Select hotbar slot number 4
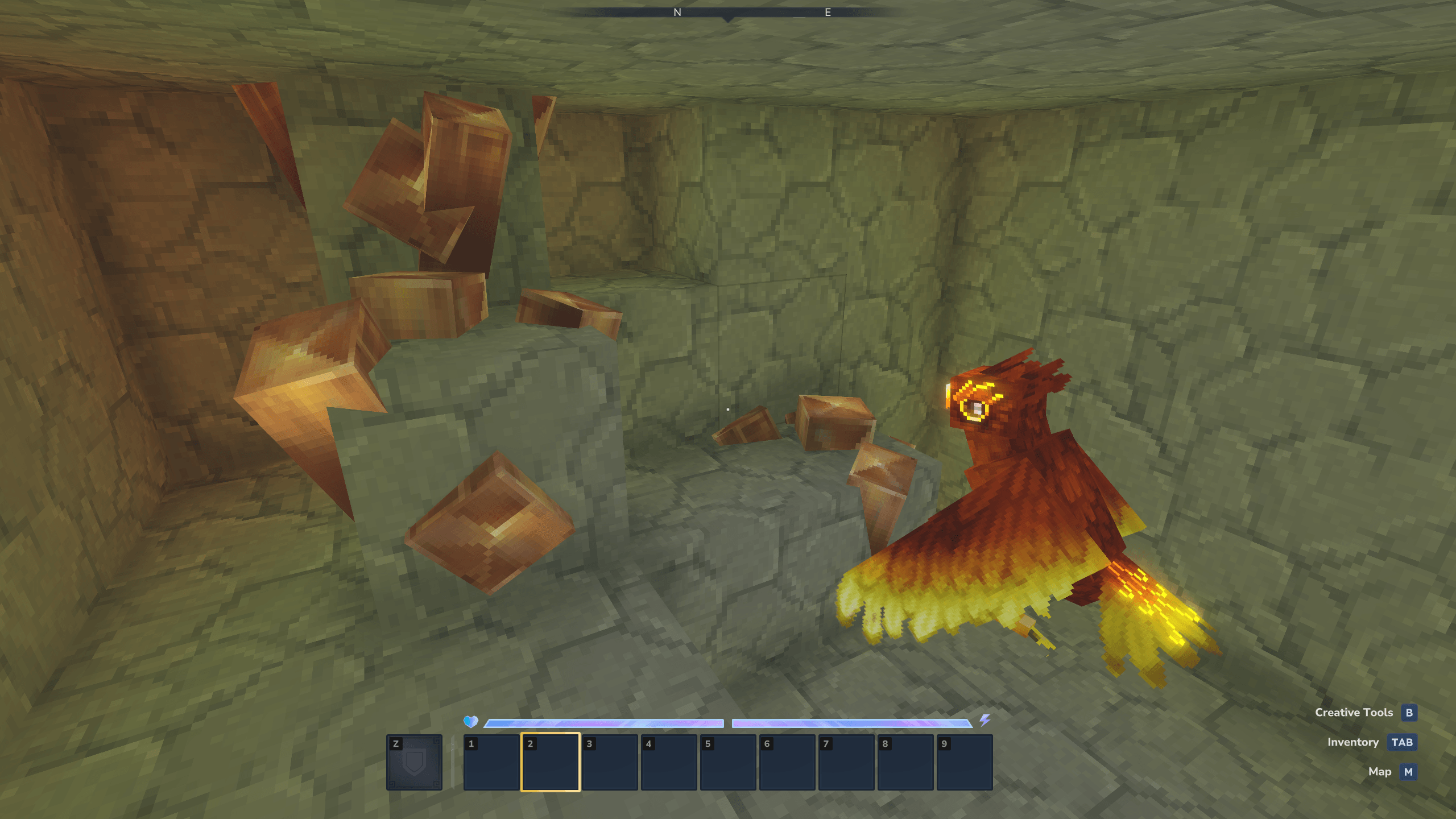 click(x=669, y=762)
